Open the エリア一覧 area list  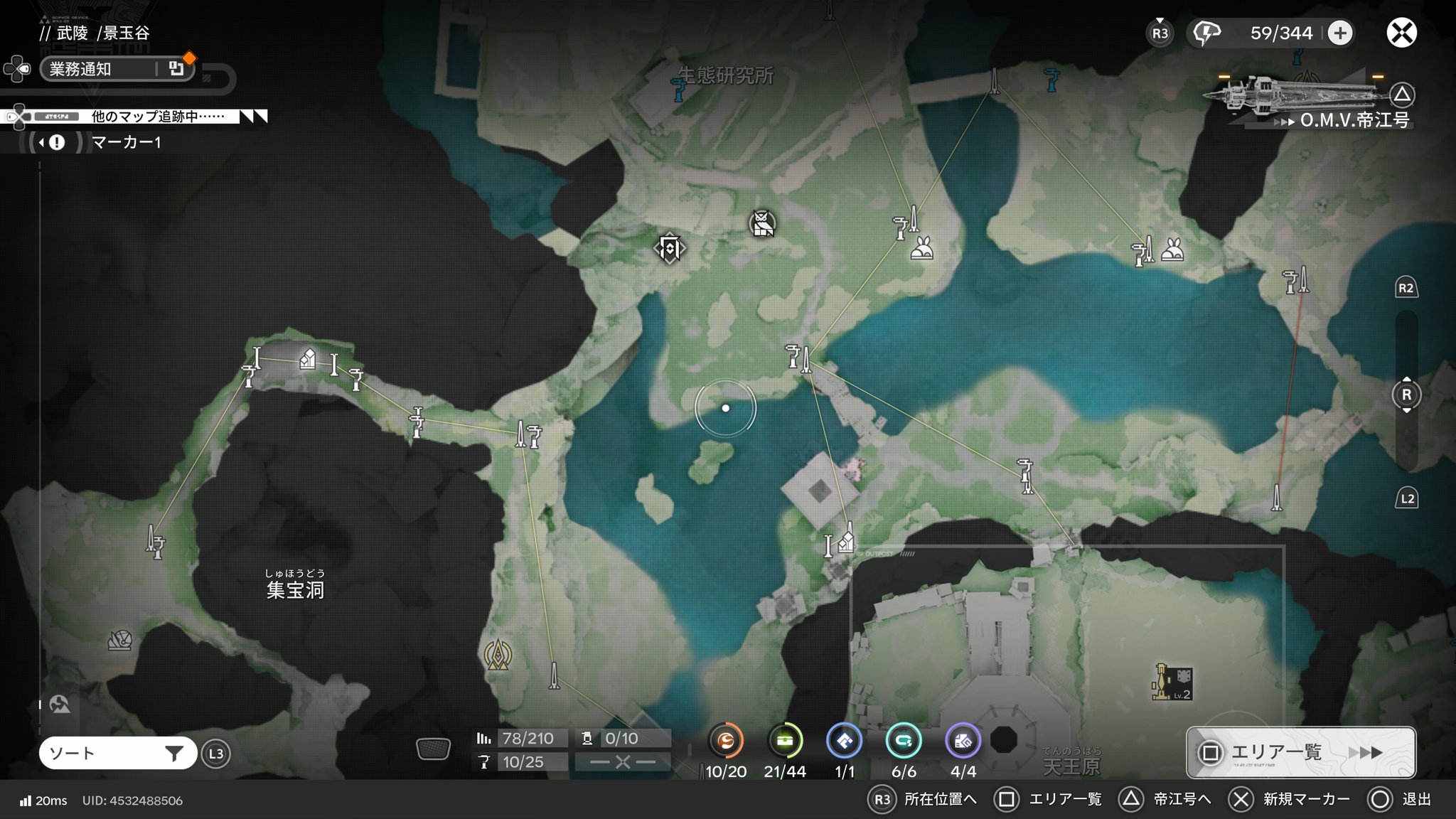tap(1300, 752)
